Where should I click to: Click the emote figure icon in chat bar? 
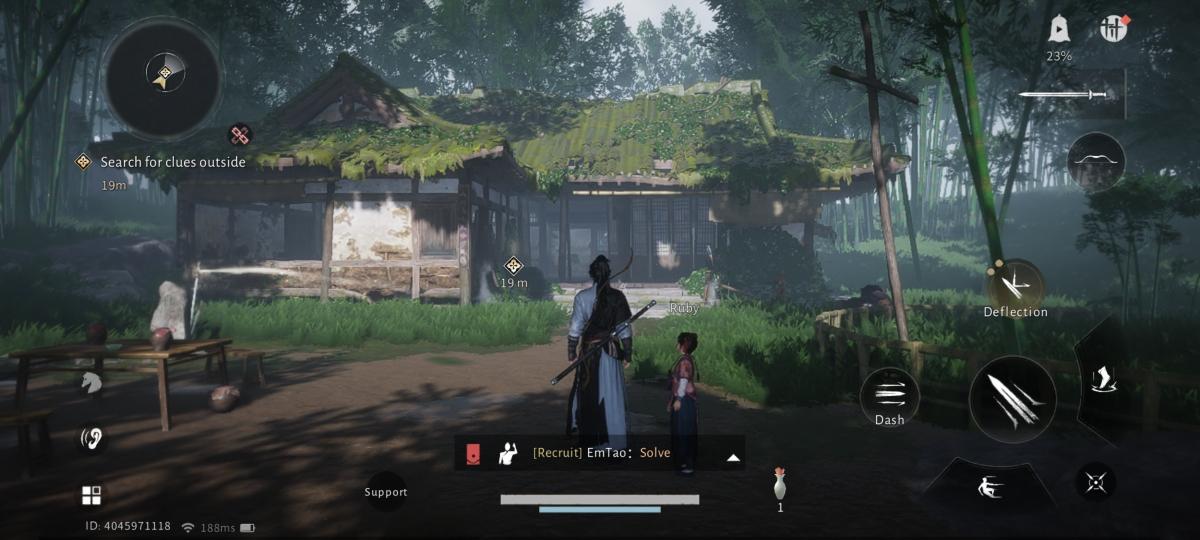[x=508, y=453]
